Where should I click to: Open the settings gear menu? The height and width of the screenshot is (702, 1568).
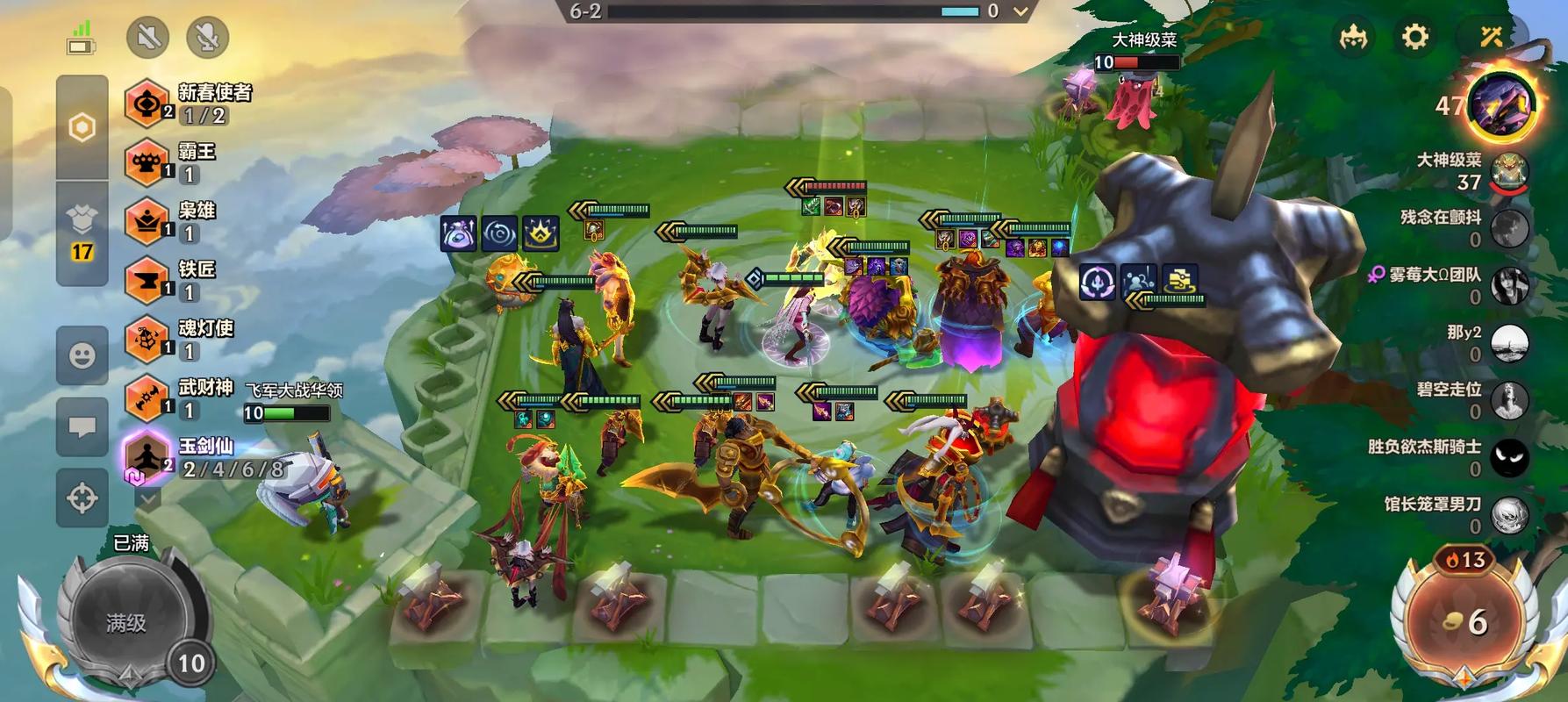[x=1414, y=37]
